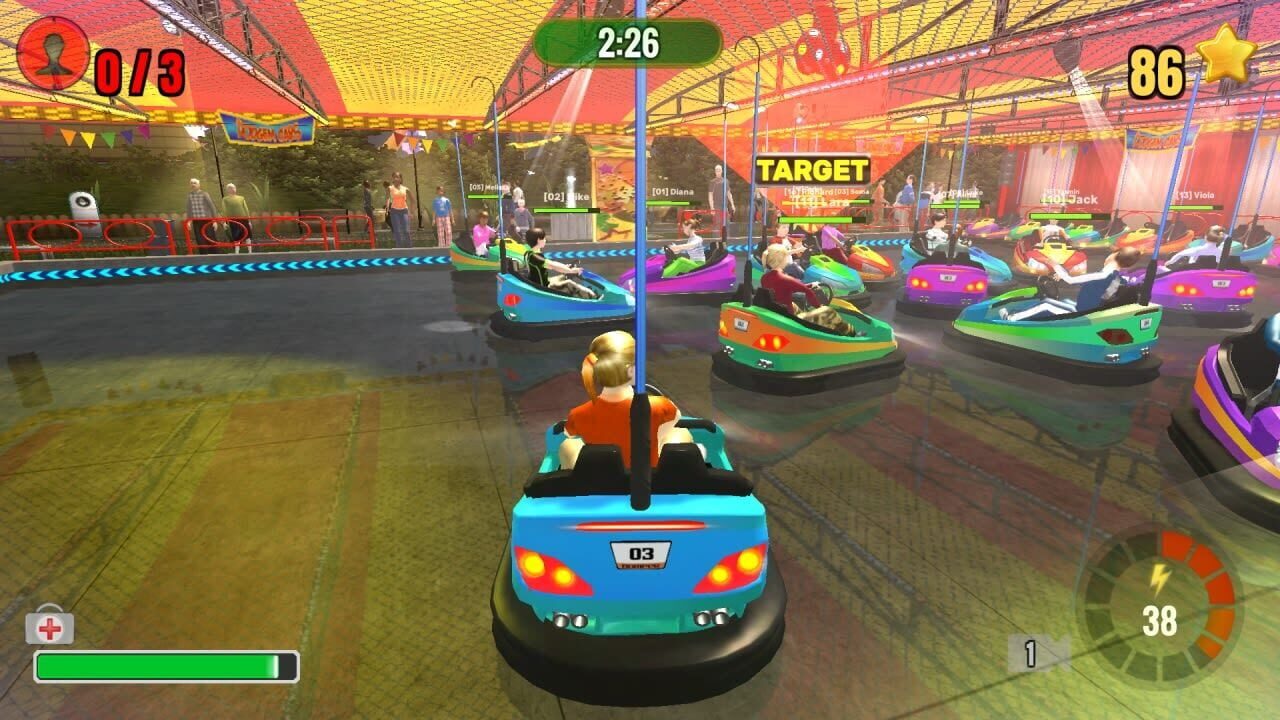This screenshot has width=1280, height=720.
Task: Click the knockout target counter icon
Action: 54,52
